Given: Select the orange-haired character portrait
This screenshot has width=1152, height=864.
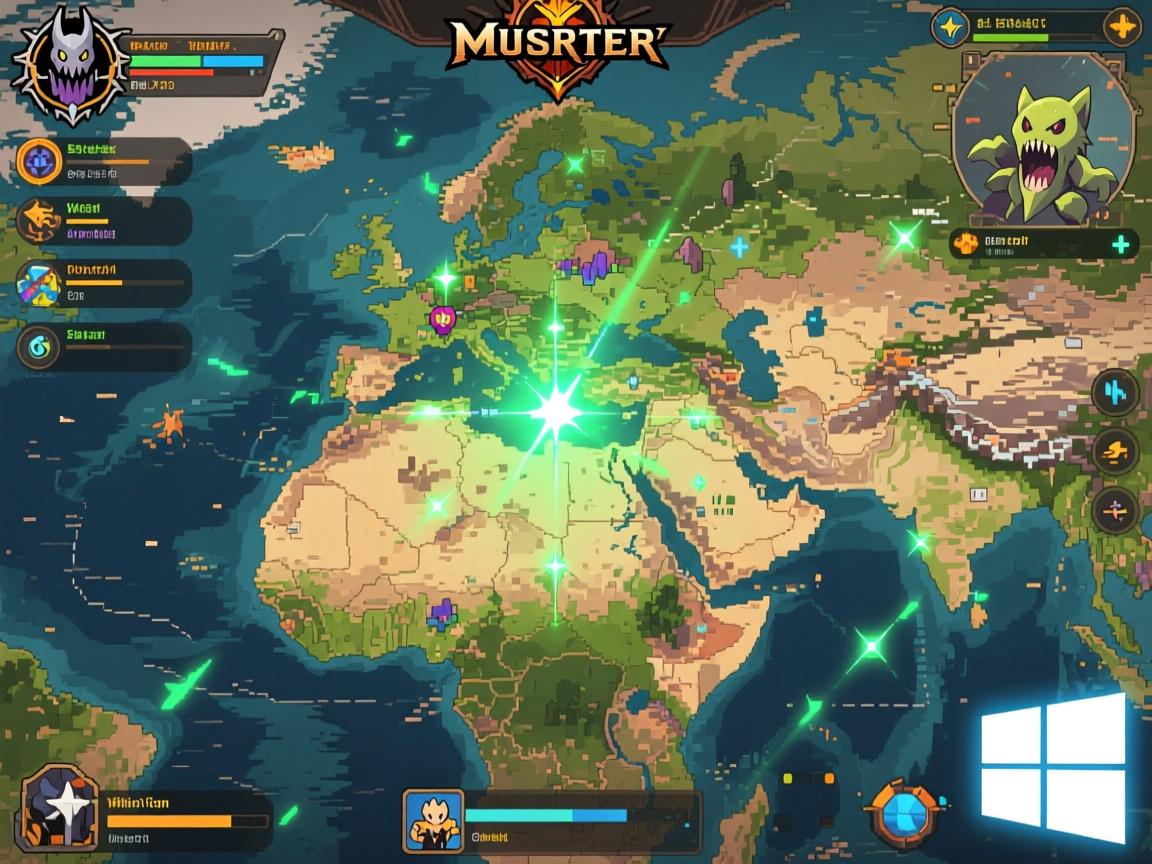Looking at the screenshot, I should point(433,820).
